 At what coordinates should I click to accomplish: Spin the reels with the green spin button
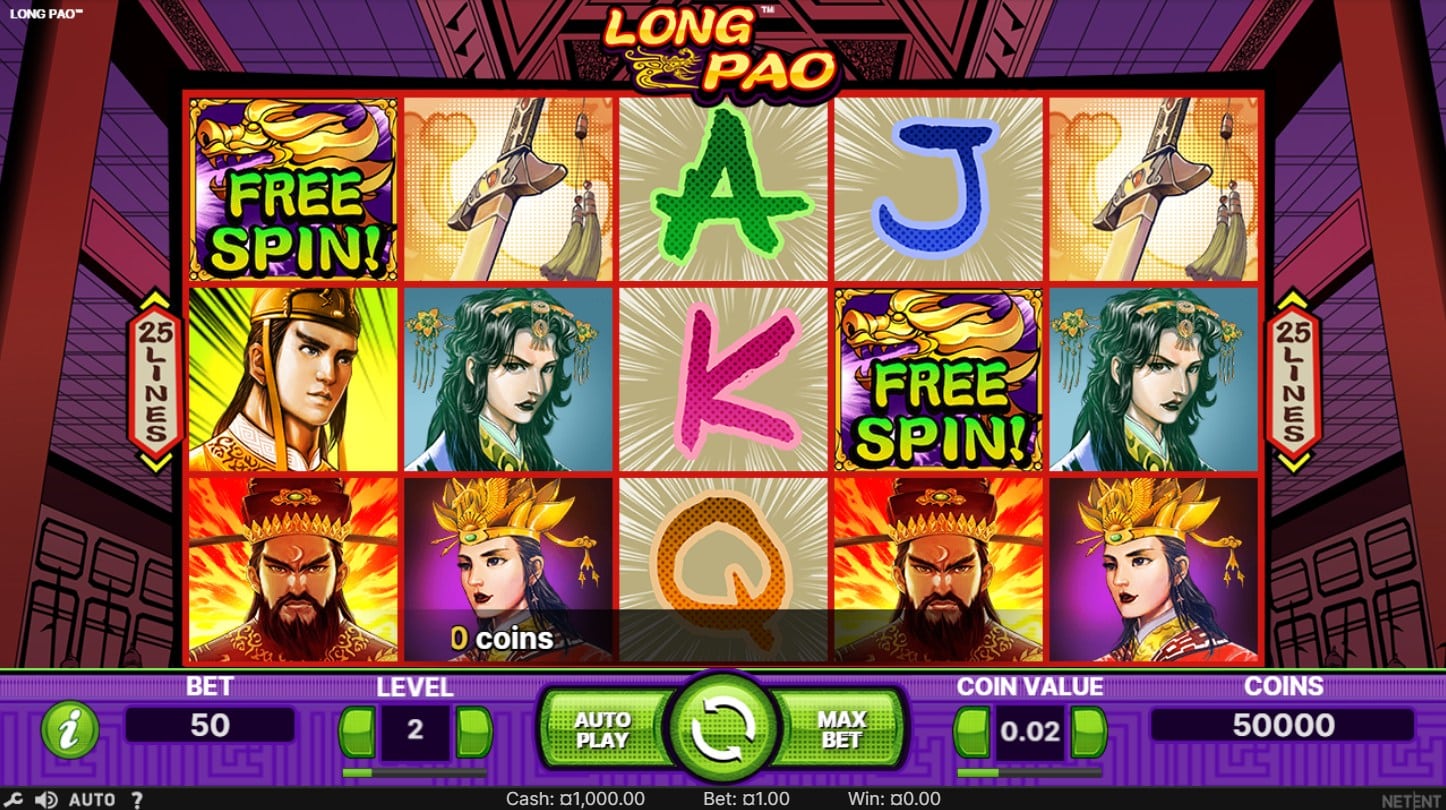(722, 731)
